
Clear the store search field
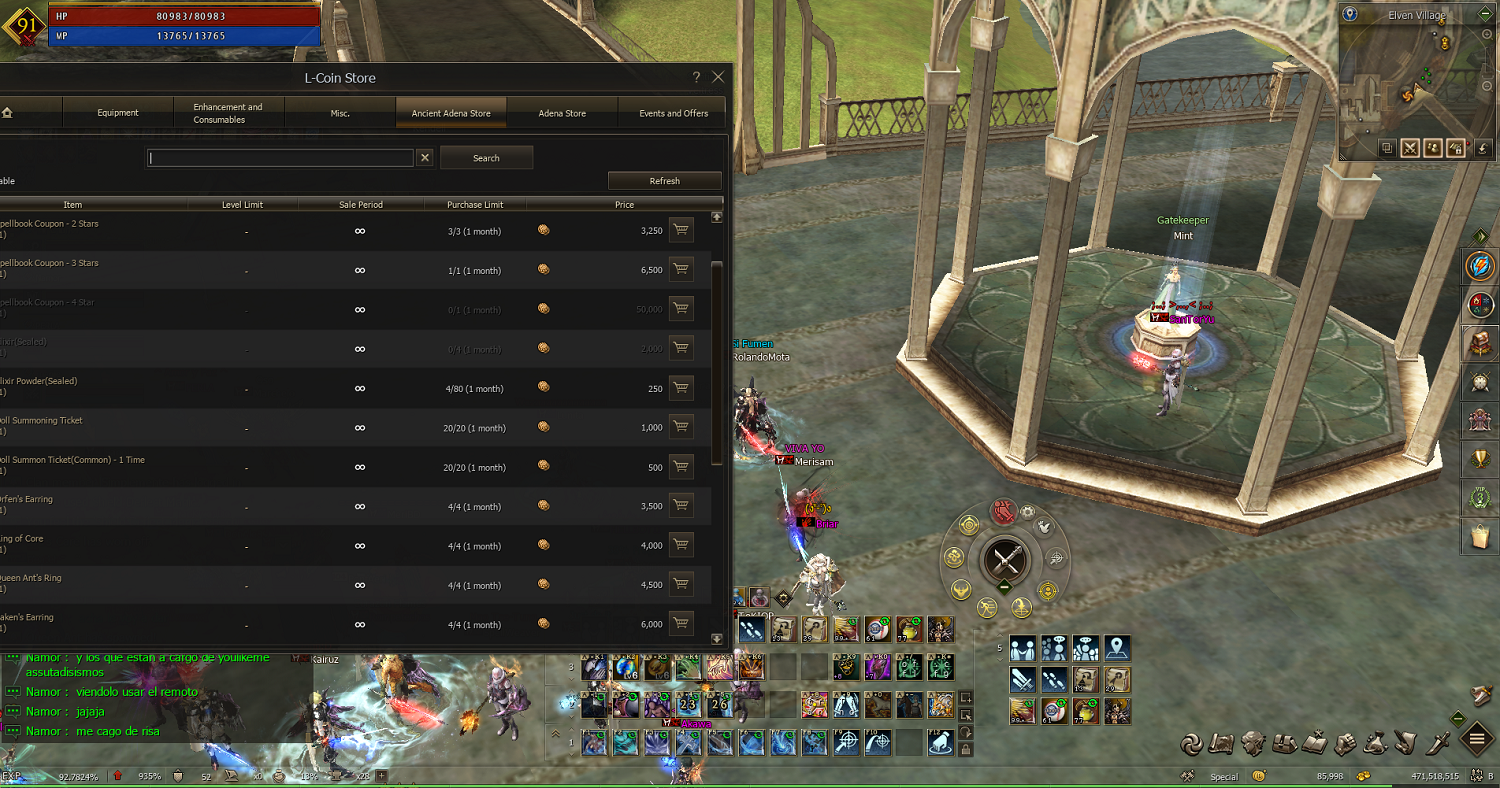[x=425, y=158]
